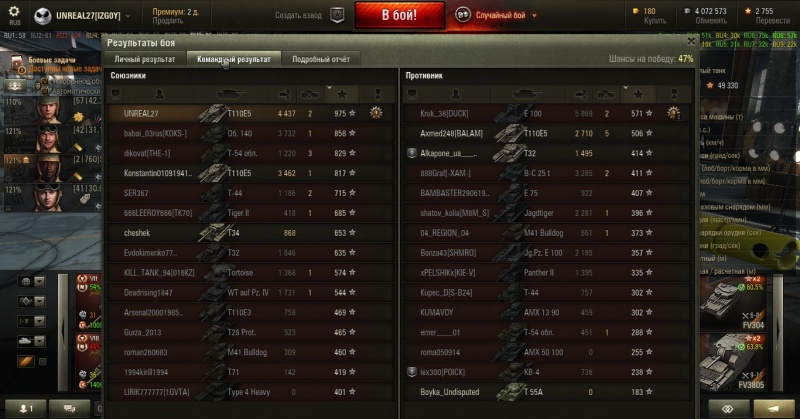The image size is (800, 419).
Task: Open the "Случайный бой" battle mode dropdown
Action: click(499, 16)
